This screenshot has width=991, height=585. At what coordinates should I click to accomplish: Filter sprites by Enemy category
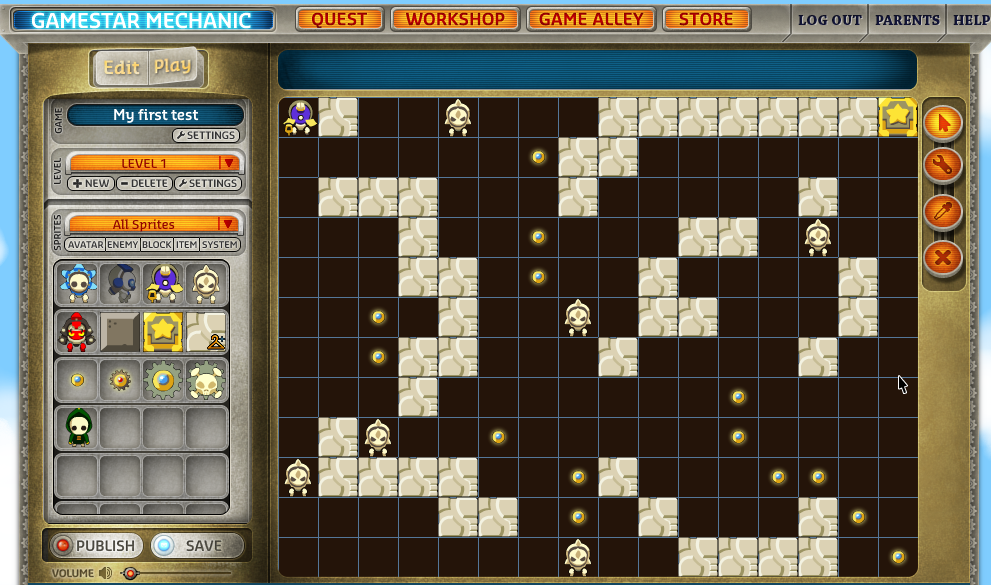[x=123, y=245]
